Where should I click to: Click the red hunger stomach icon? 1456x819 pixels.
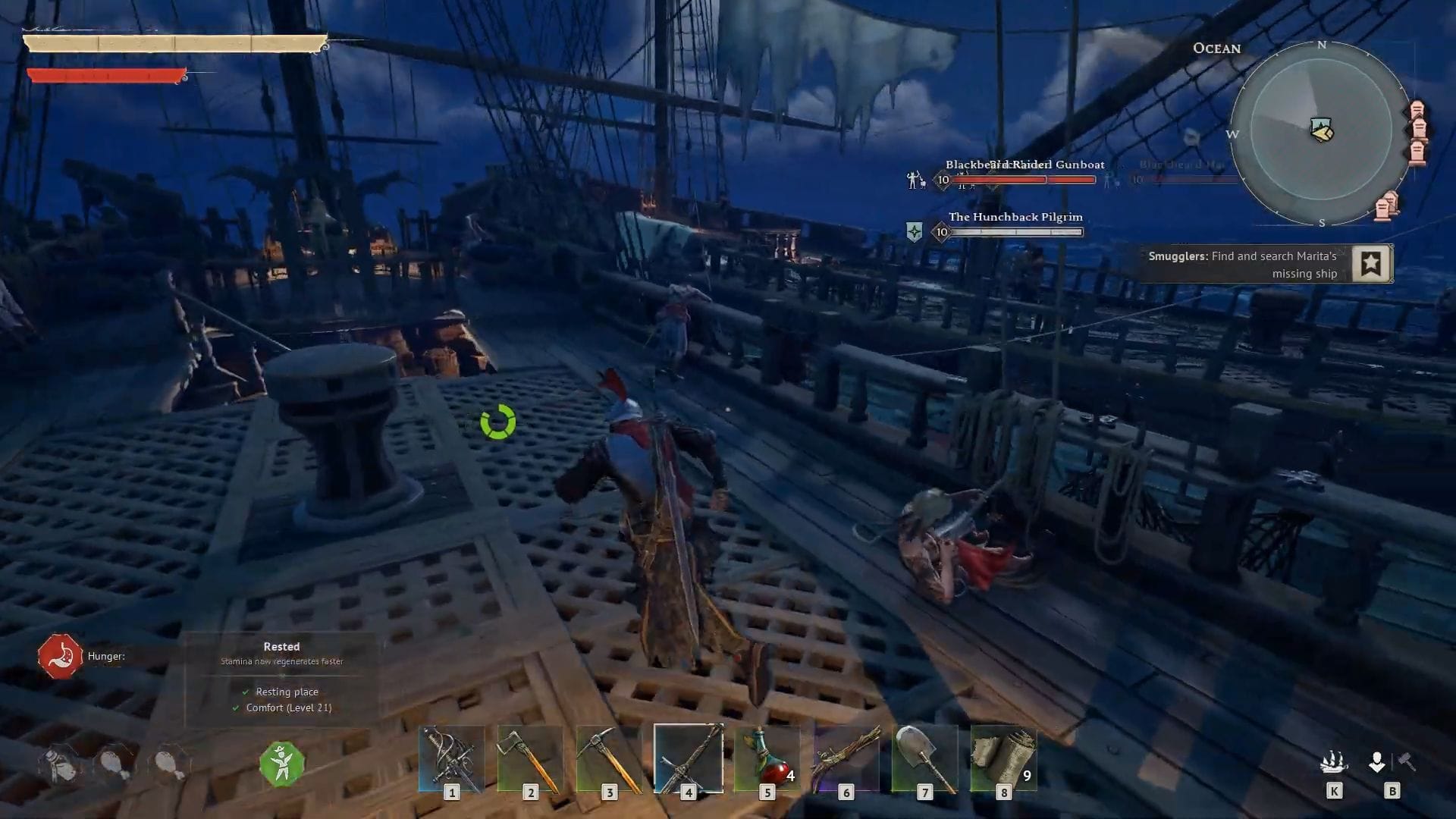click(x=60, y=655)
